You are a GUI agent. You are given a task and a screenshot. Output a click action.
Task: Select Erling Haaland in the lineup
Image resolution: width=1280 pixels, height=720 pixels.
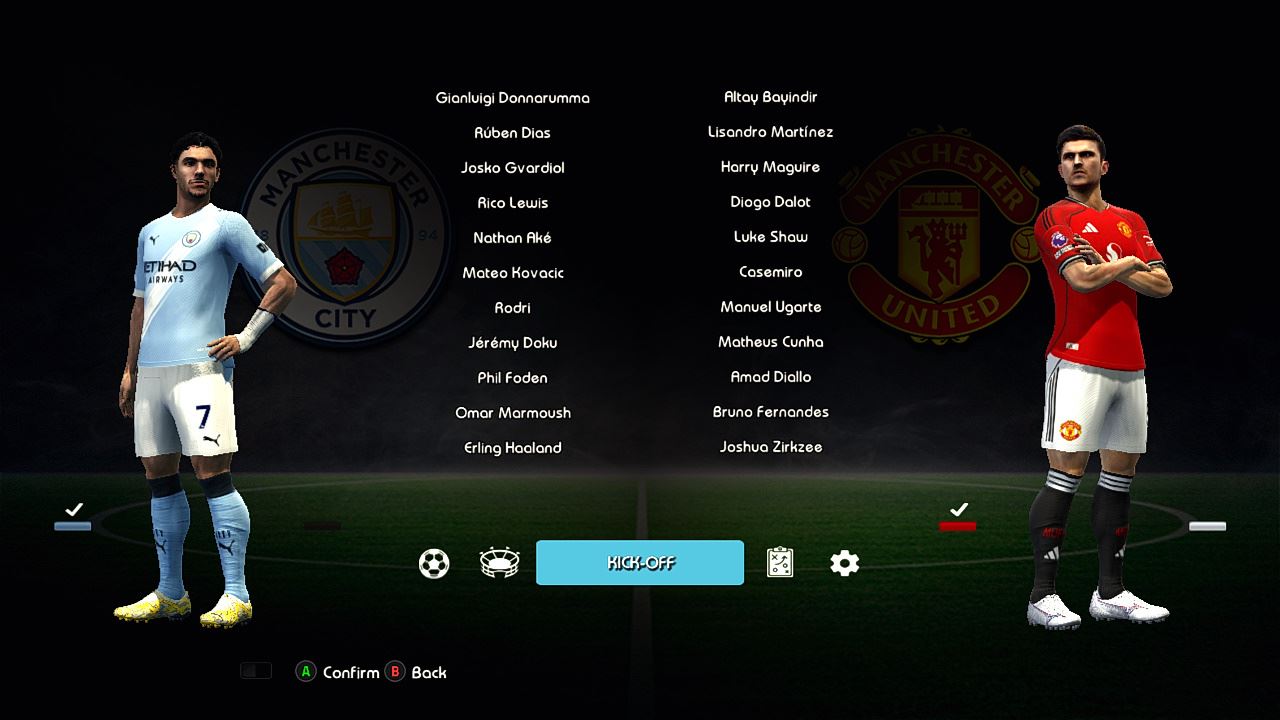[513, 448]
